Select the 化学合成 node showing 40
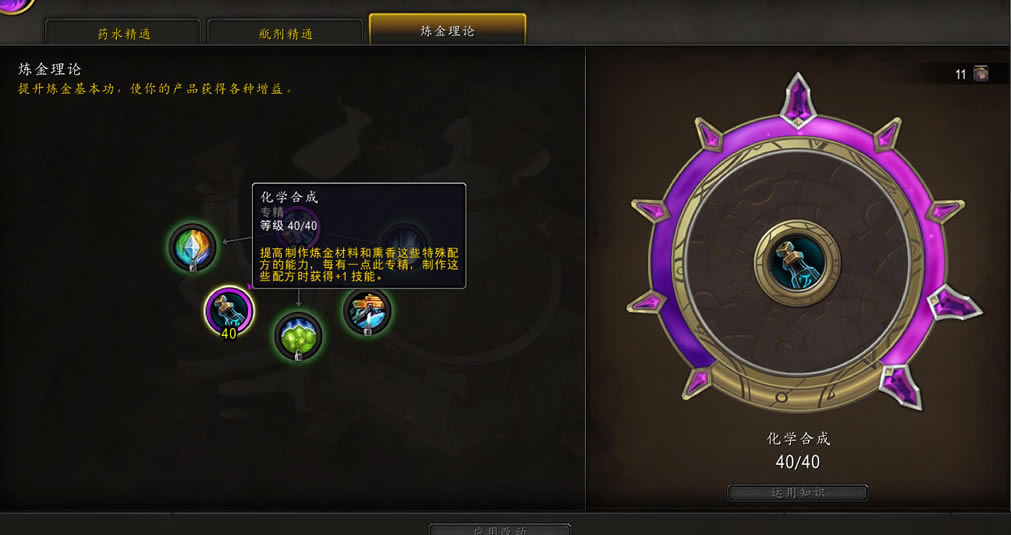This screenshot has height=535, width=1011. click(228, 311)
